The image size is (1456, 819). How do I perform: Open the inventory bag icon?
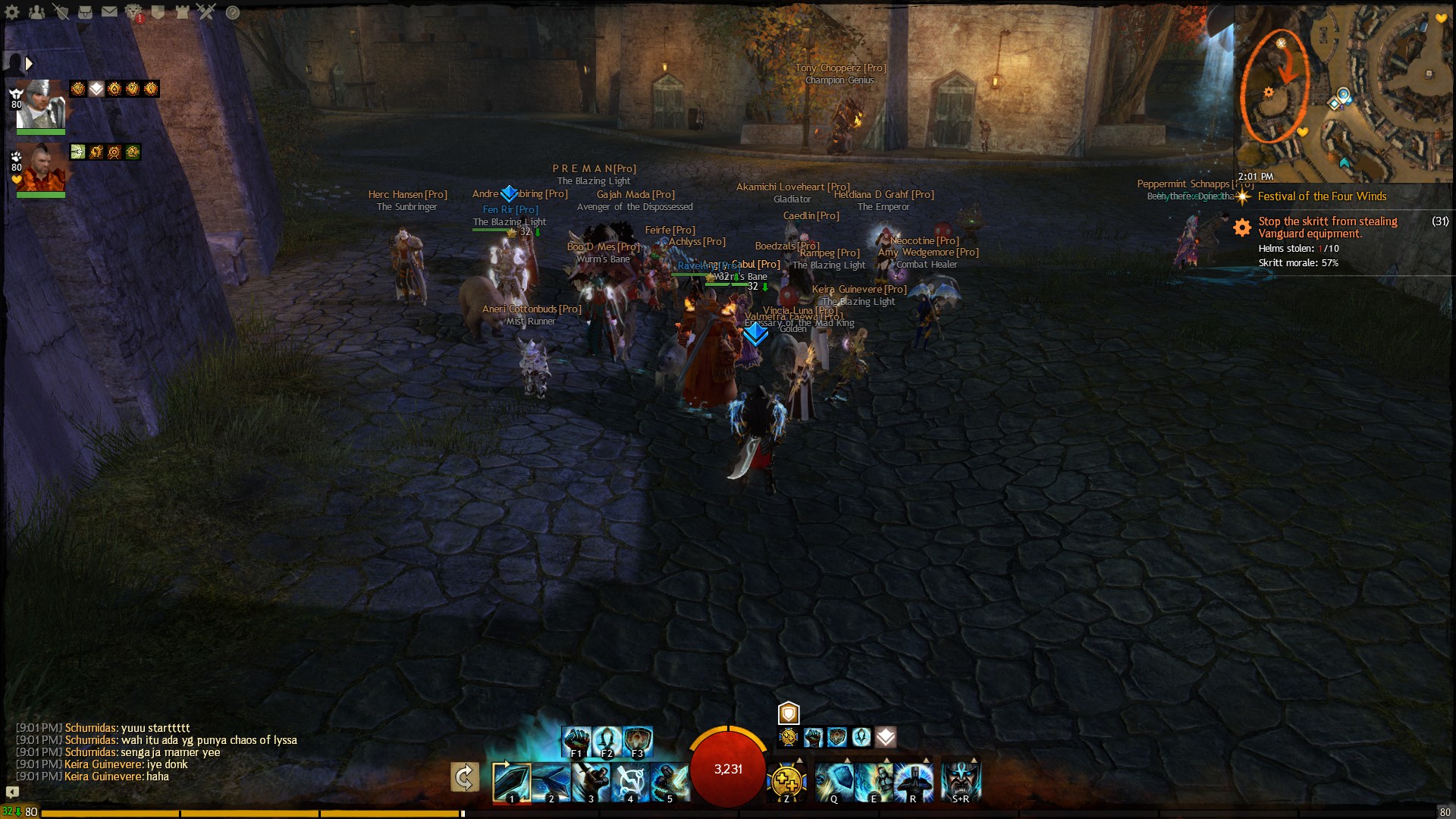coord(85,13)
